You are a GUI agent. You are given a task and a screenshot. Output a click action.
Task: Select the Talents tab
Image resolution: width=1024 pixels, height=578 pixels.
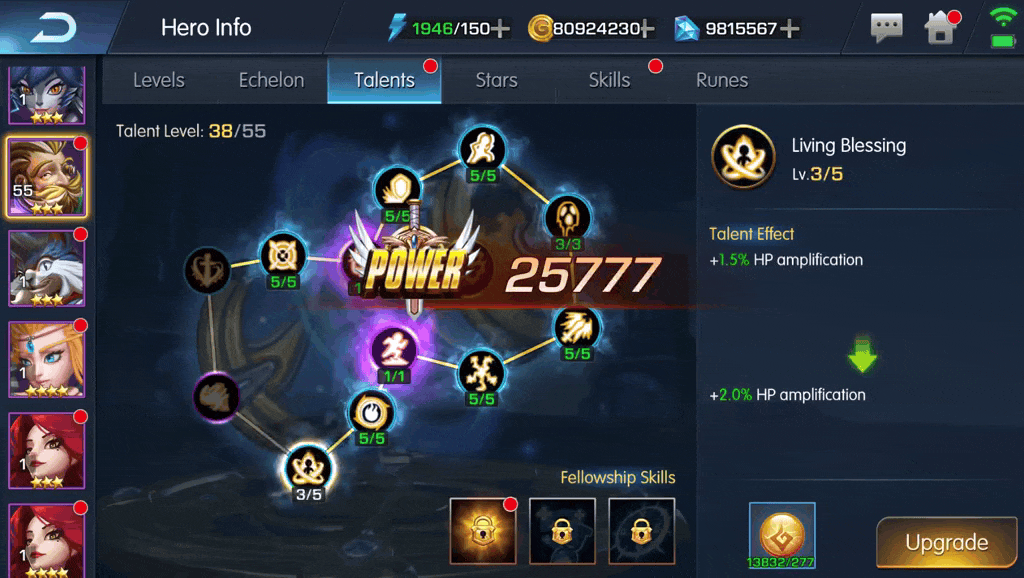384,80
